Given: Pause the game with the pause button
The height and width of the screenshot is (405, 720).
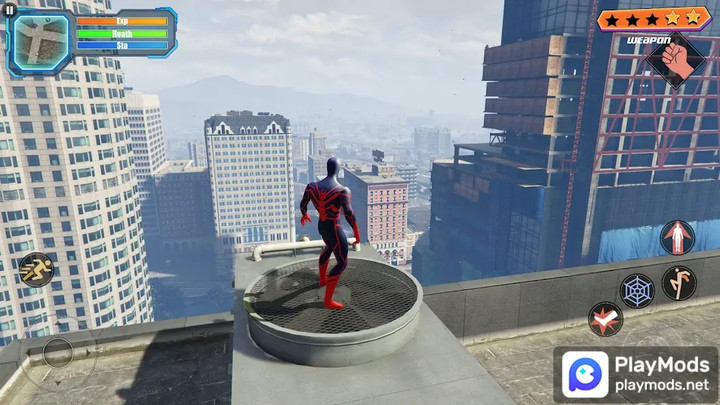Looking at the screenshot, I should [x=9, y=9].
